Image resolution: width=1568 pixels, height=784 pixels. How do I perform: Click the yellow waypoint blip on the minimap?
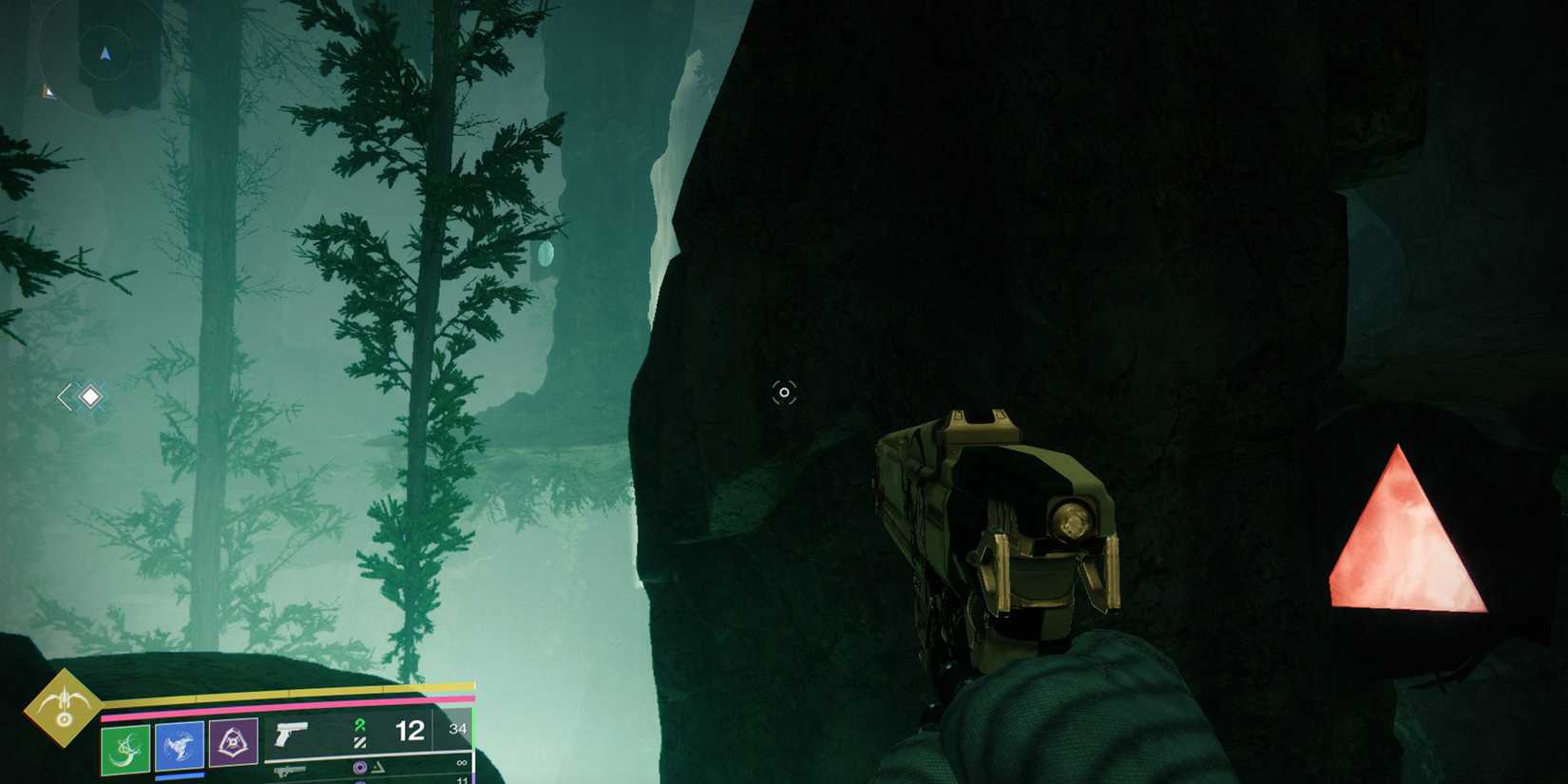pos(48,92)
